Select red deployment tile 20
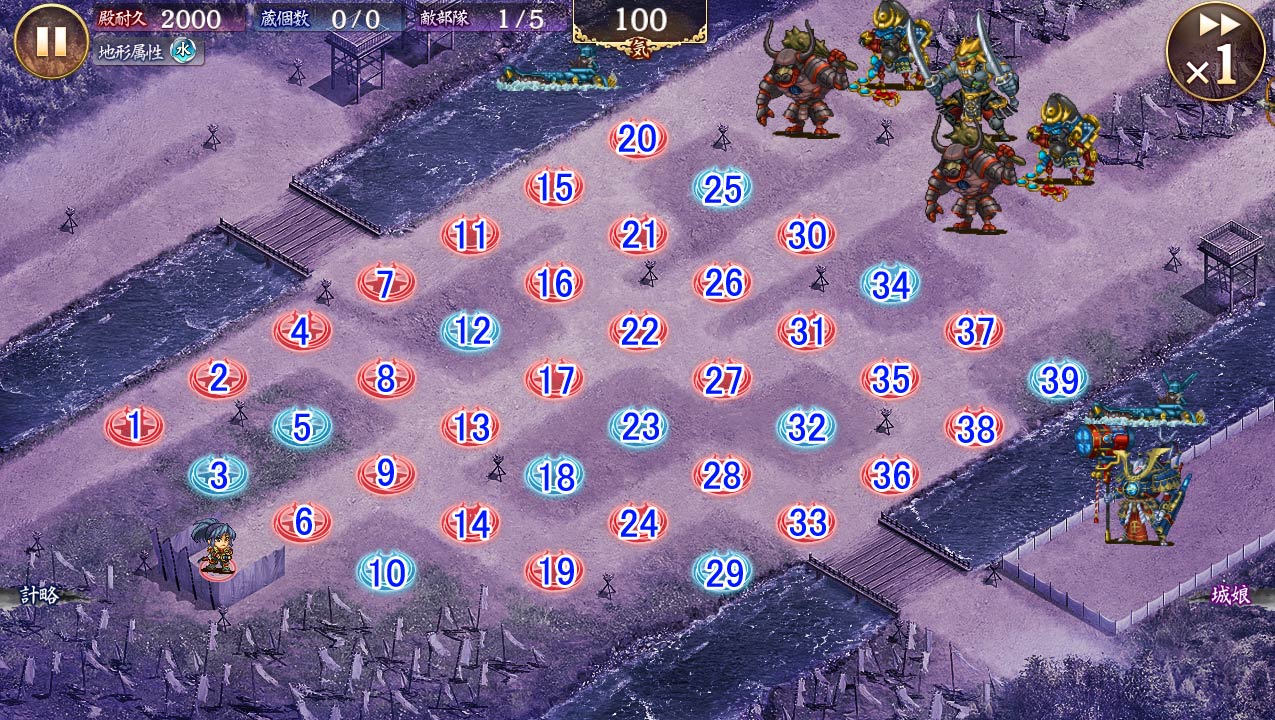Screen dimensions: 1275x720 pyautogui.click(x=638, y=139)
